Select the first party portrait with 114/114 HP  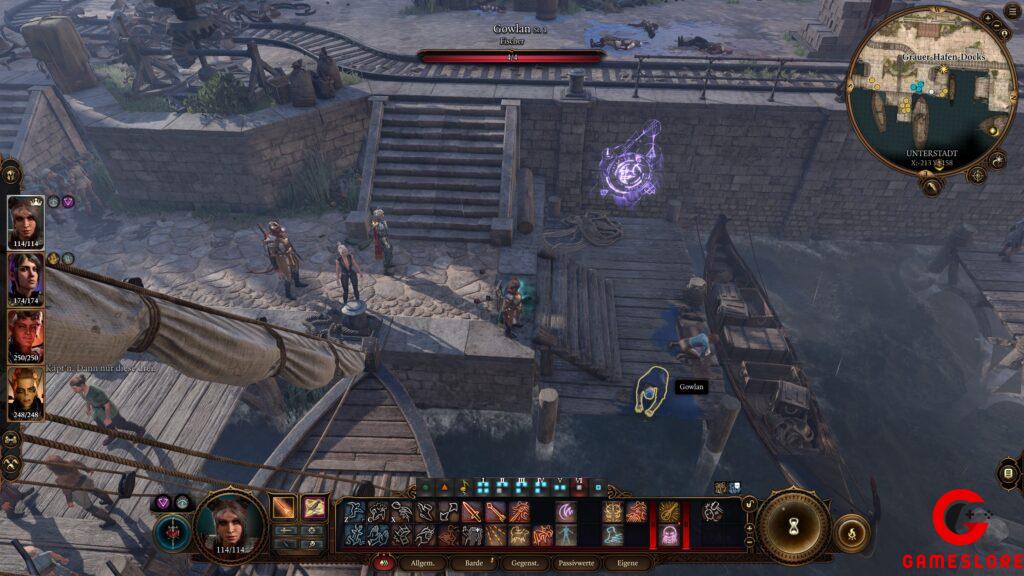pyautogui.click(x=26, y=220)
